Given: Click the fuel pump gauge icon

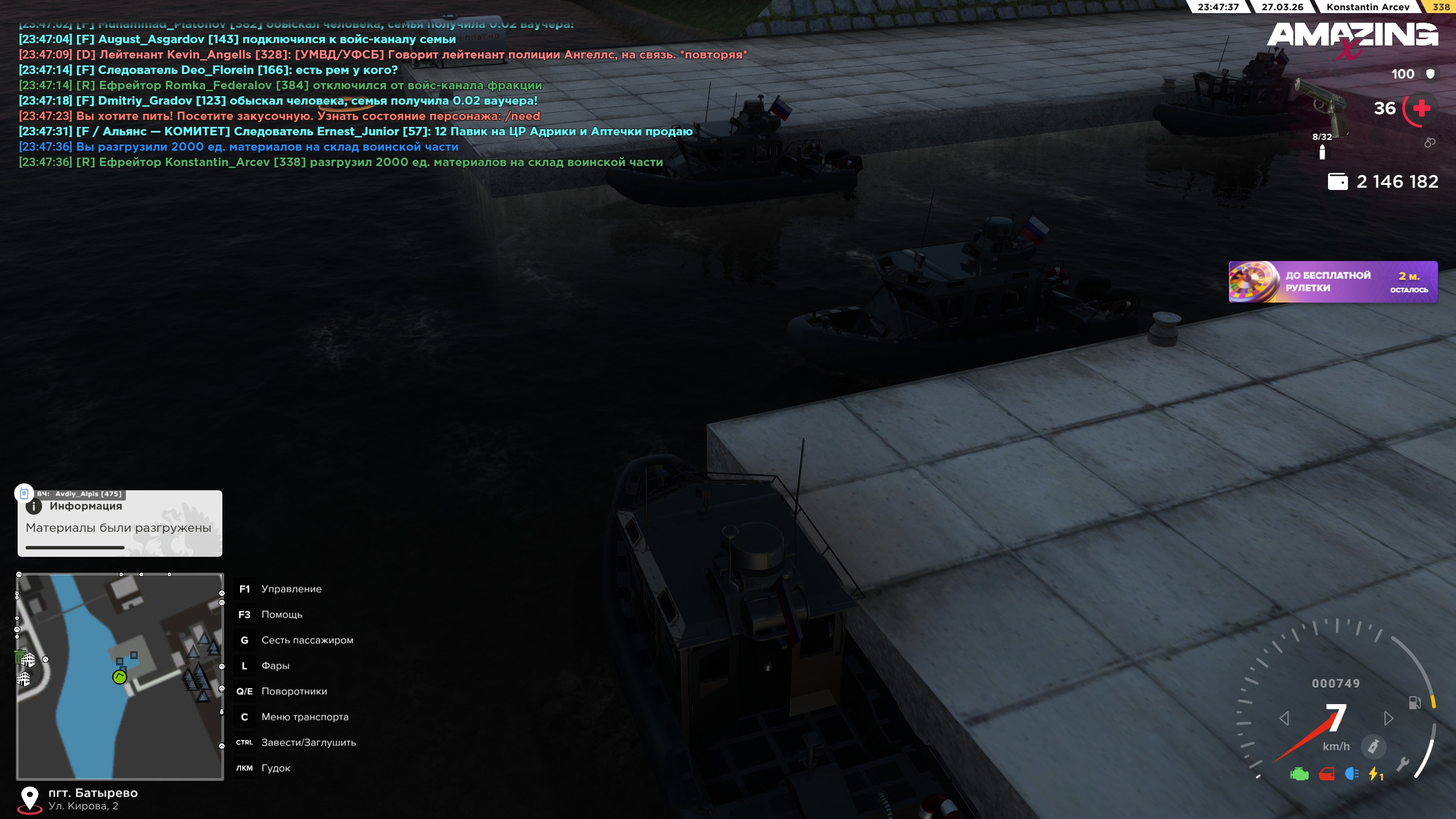Looking at the screenshot, I should click(1414, 703).
